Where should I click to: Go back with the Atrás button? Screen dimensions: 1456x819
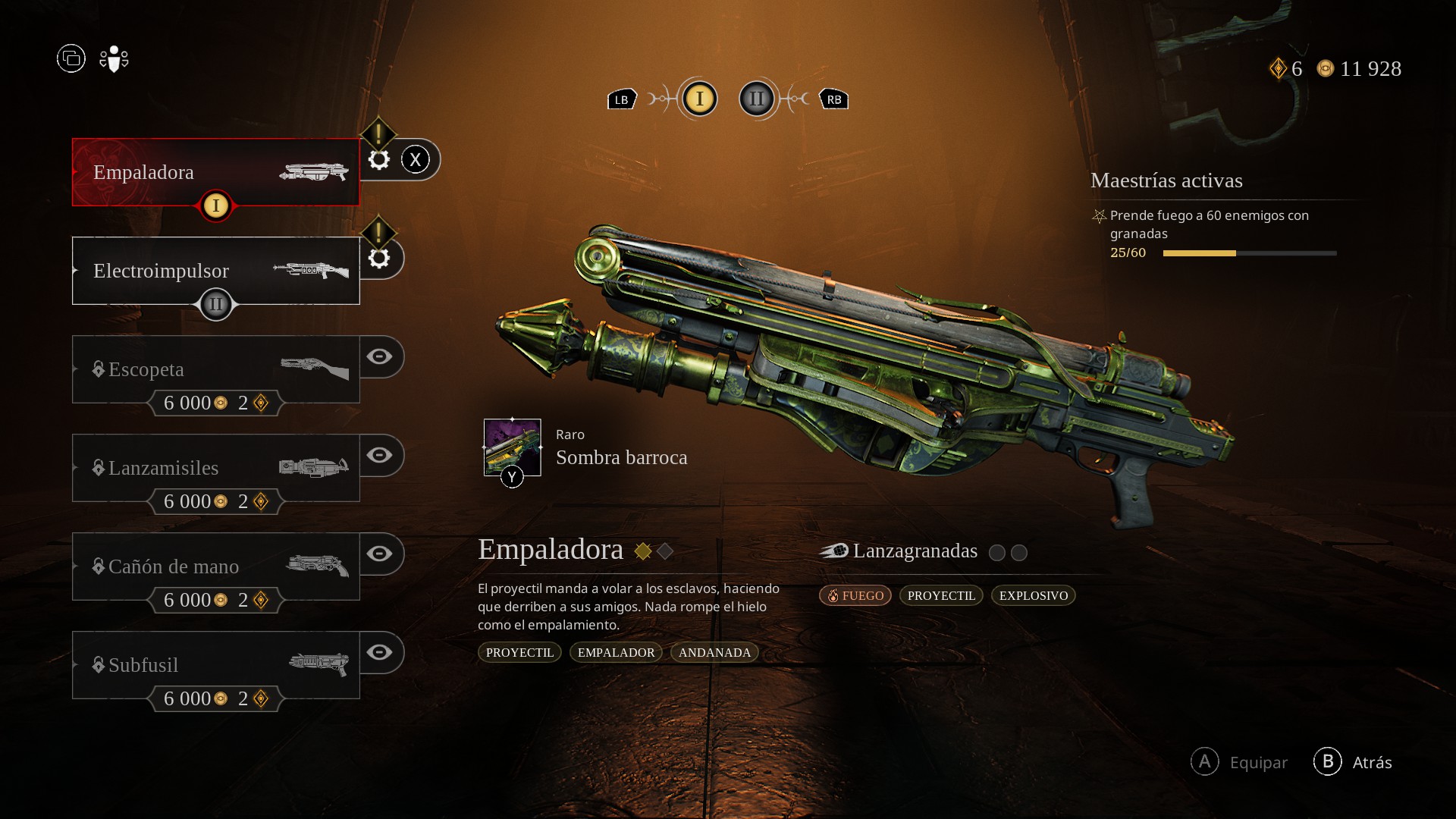1354,762
